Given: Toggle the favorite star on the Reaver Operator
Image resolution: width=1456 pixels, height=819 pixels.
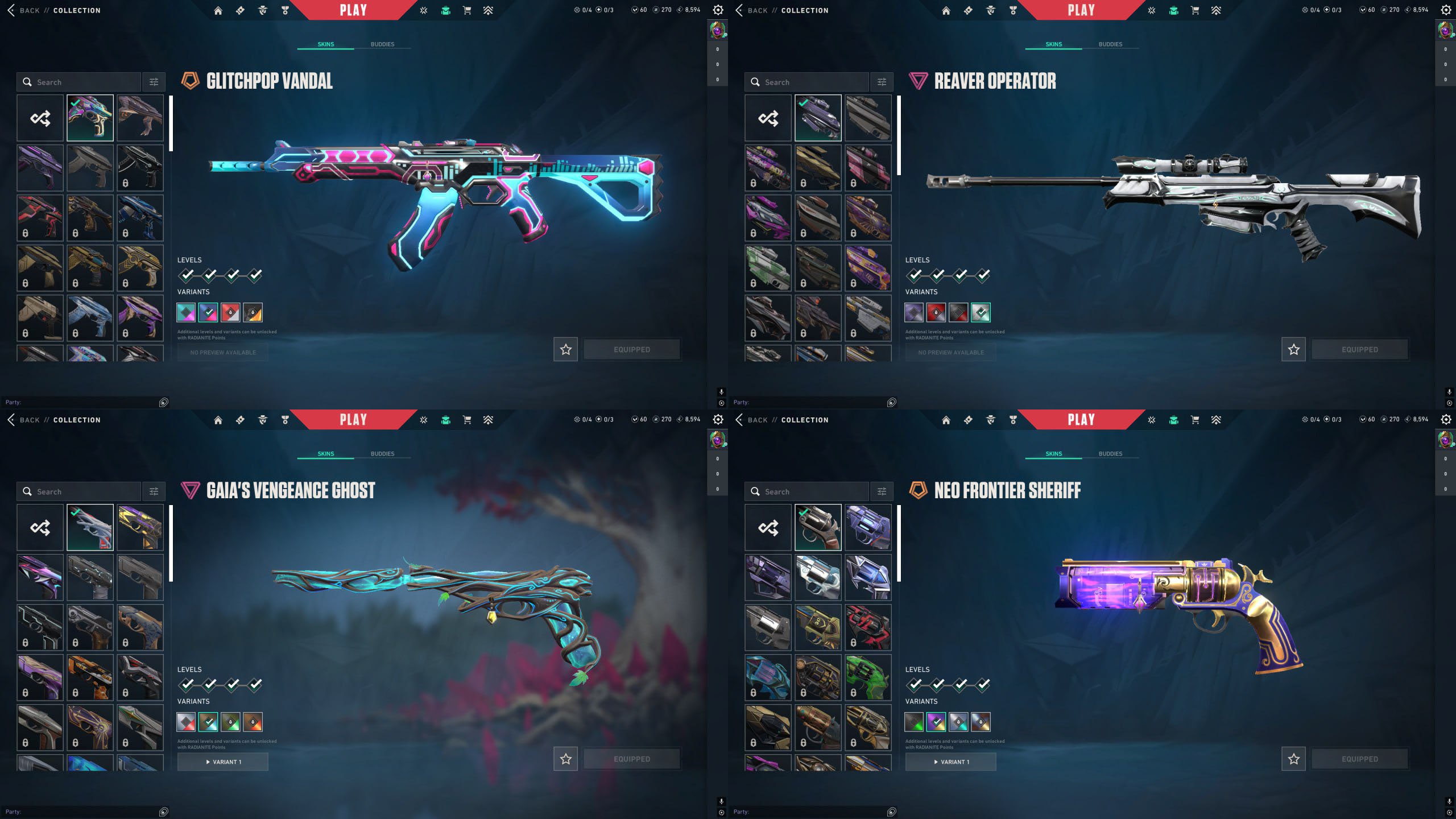Looking at the screenshot, I should (1293, 349).
